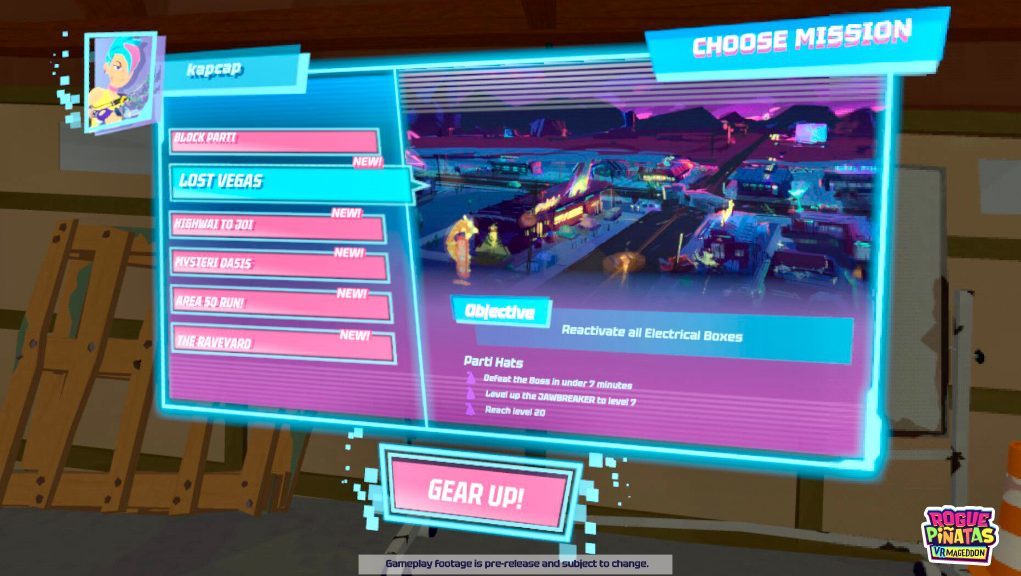Screen dimensions: 1021x576
Task: Click the pink Gear Up! button
Action: click(477, 491)
